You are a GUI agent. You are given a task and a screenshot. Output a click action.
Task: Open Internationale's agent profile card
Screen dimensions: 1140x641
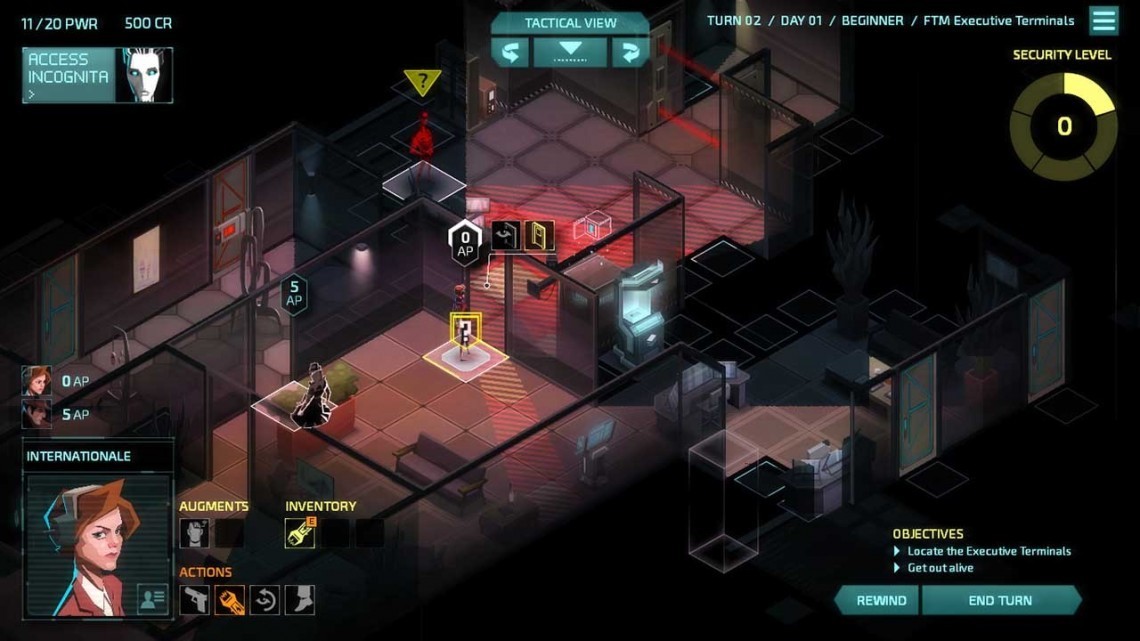point(152,599)
